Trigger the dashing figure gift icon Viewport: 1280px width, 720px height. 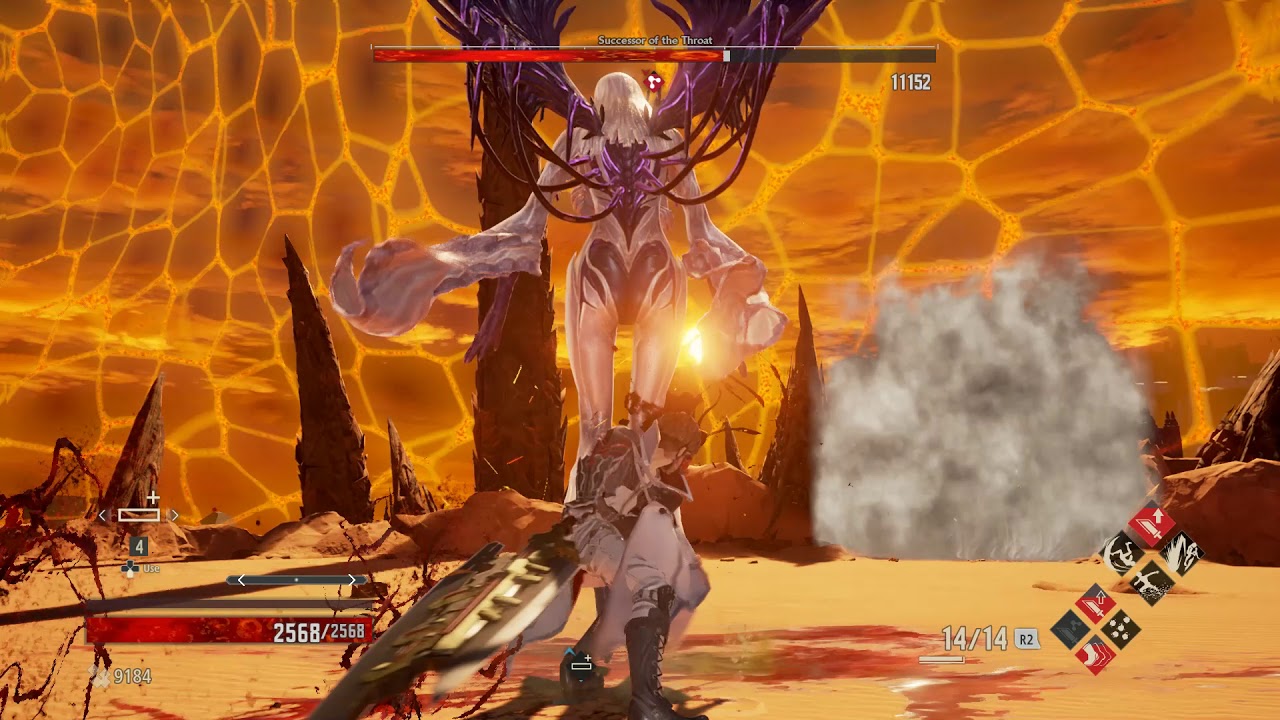coord(1151,580)
